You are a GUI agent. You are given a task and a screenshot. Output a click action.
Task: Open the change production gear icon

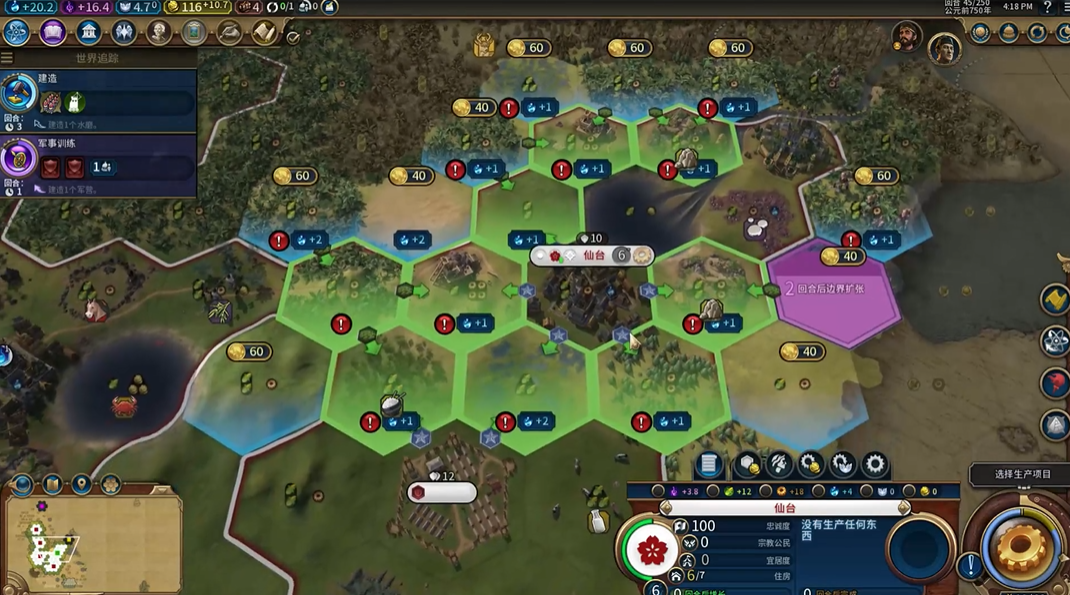[875, 464]
